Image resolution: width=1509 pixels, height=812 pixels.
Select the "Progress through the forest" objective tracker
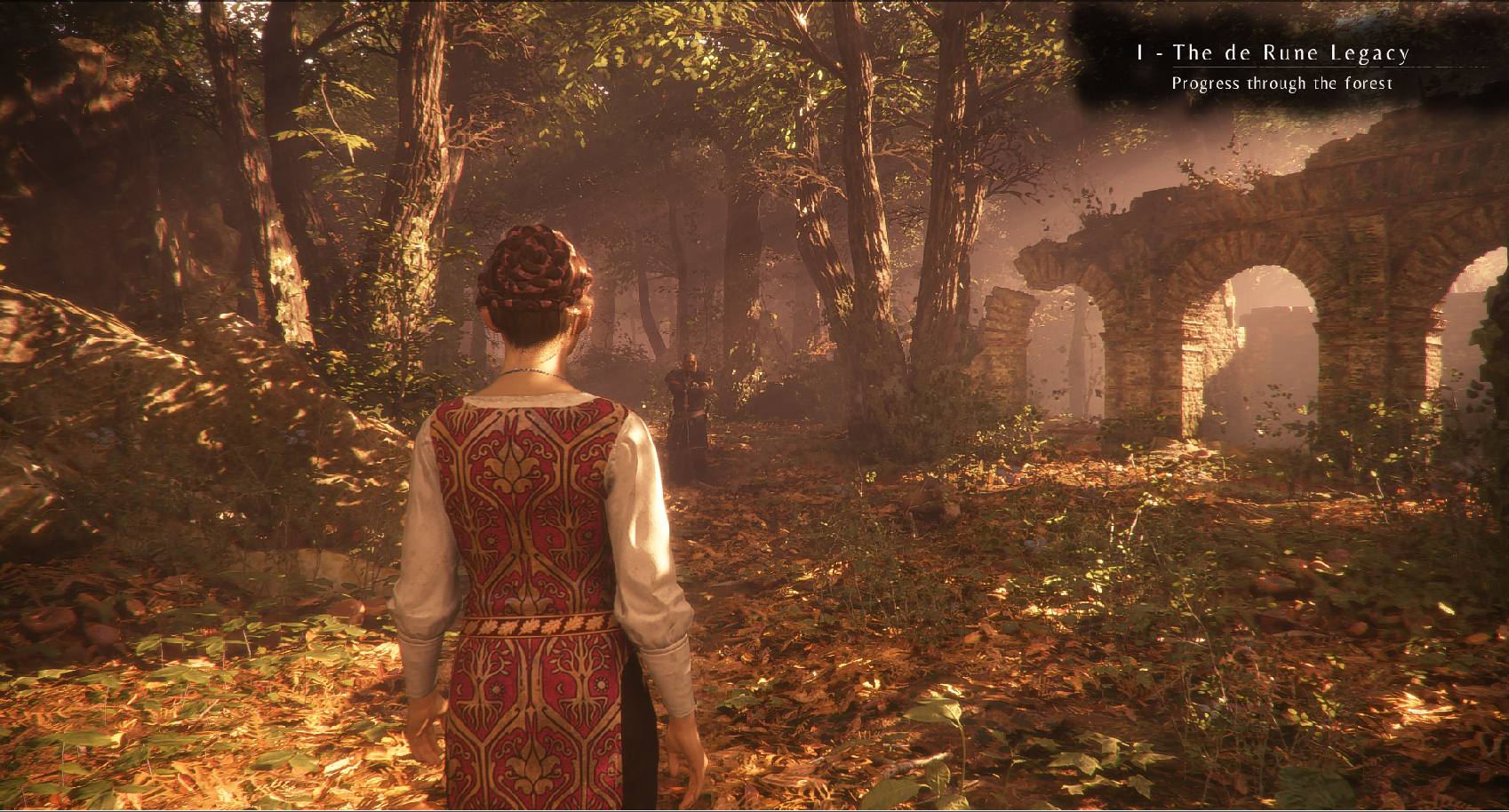coord(1281,84)
